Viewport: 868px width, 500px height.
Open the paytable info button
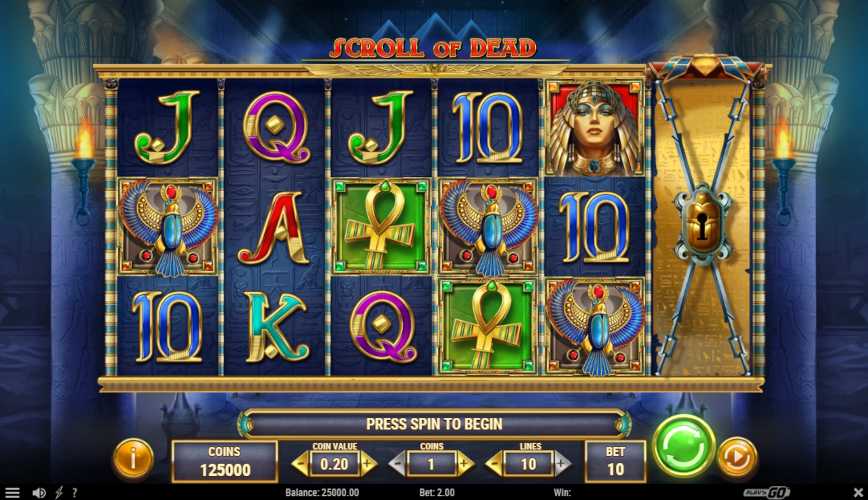[133, 457]
